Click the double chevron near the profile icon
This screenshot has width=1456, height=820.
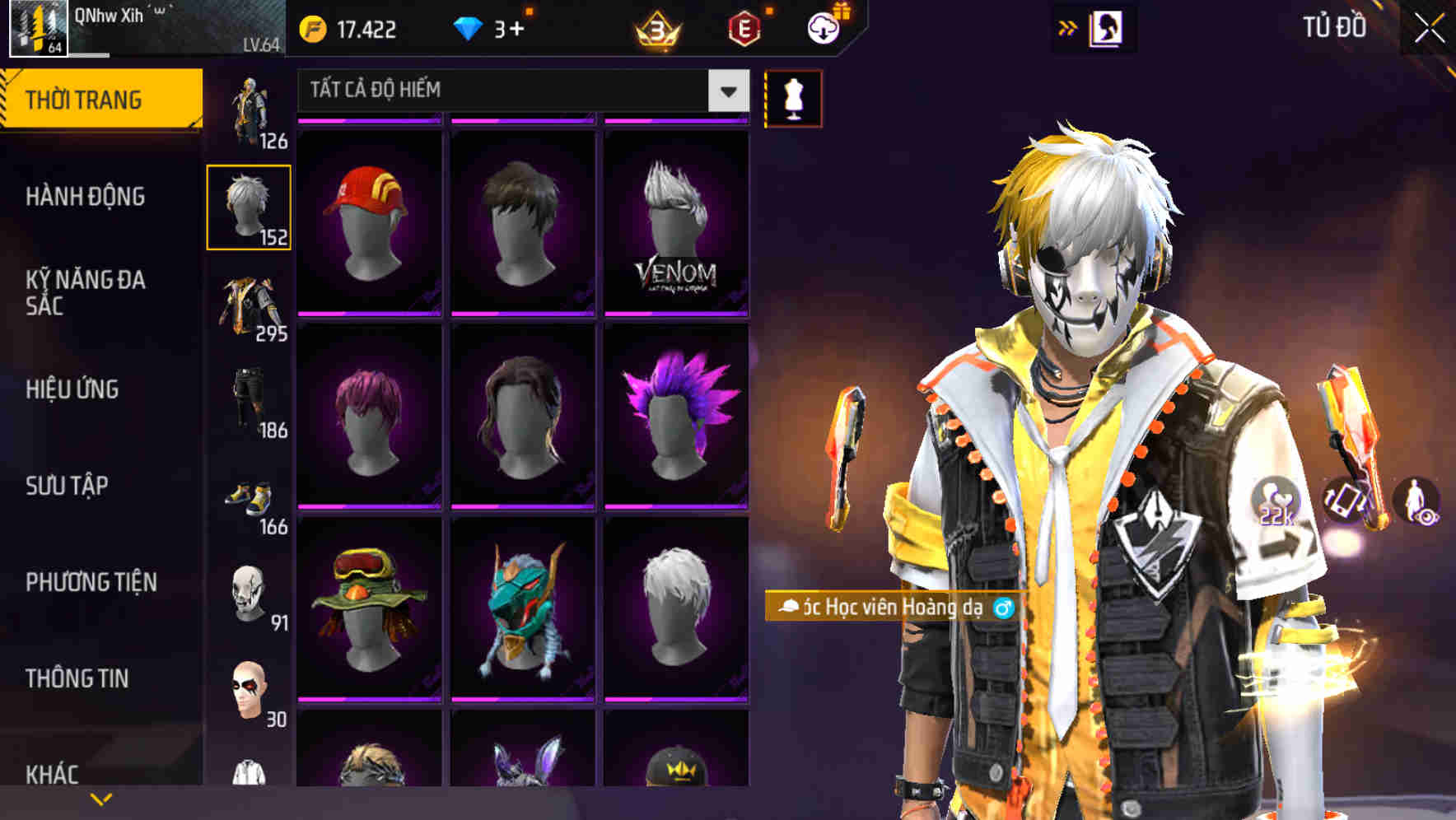pos(1068,27)
